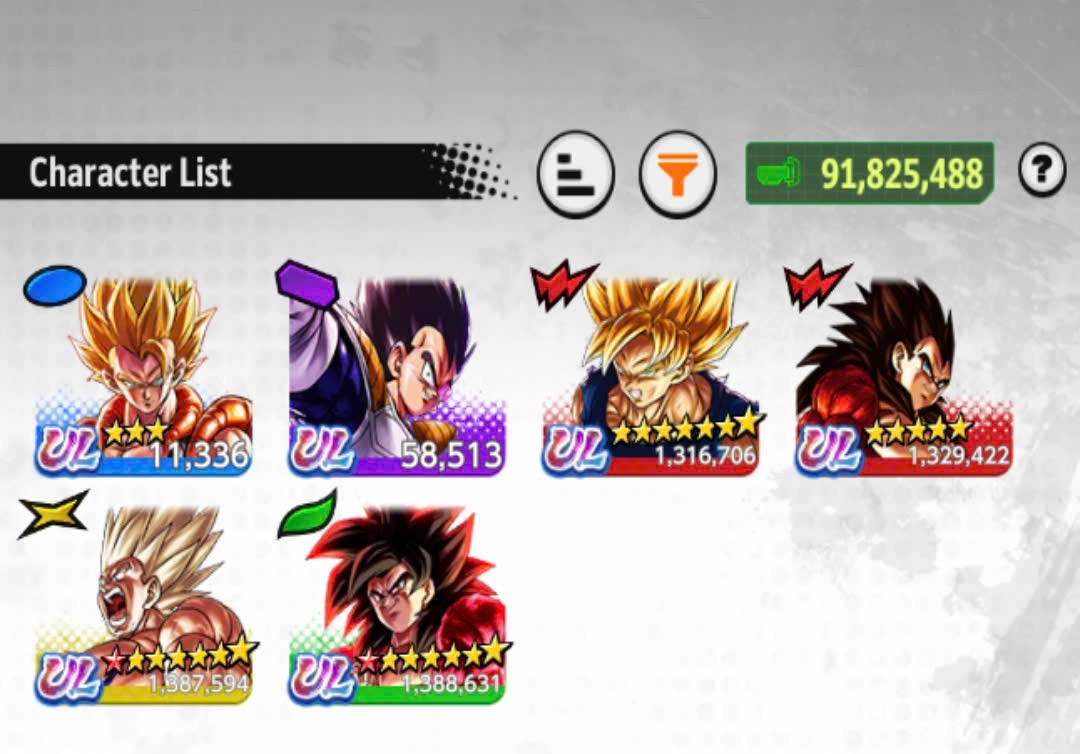Select the yellow character with power 1,387,594

143,605
